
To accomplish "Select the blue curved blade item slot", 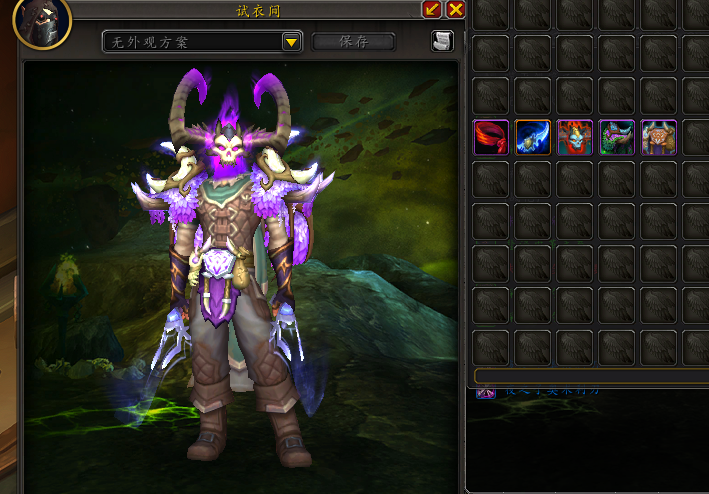I will pos(533,137).
